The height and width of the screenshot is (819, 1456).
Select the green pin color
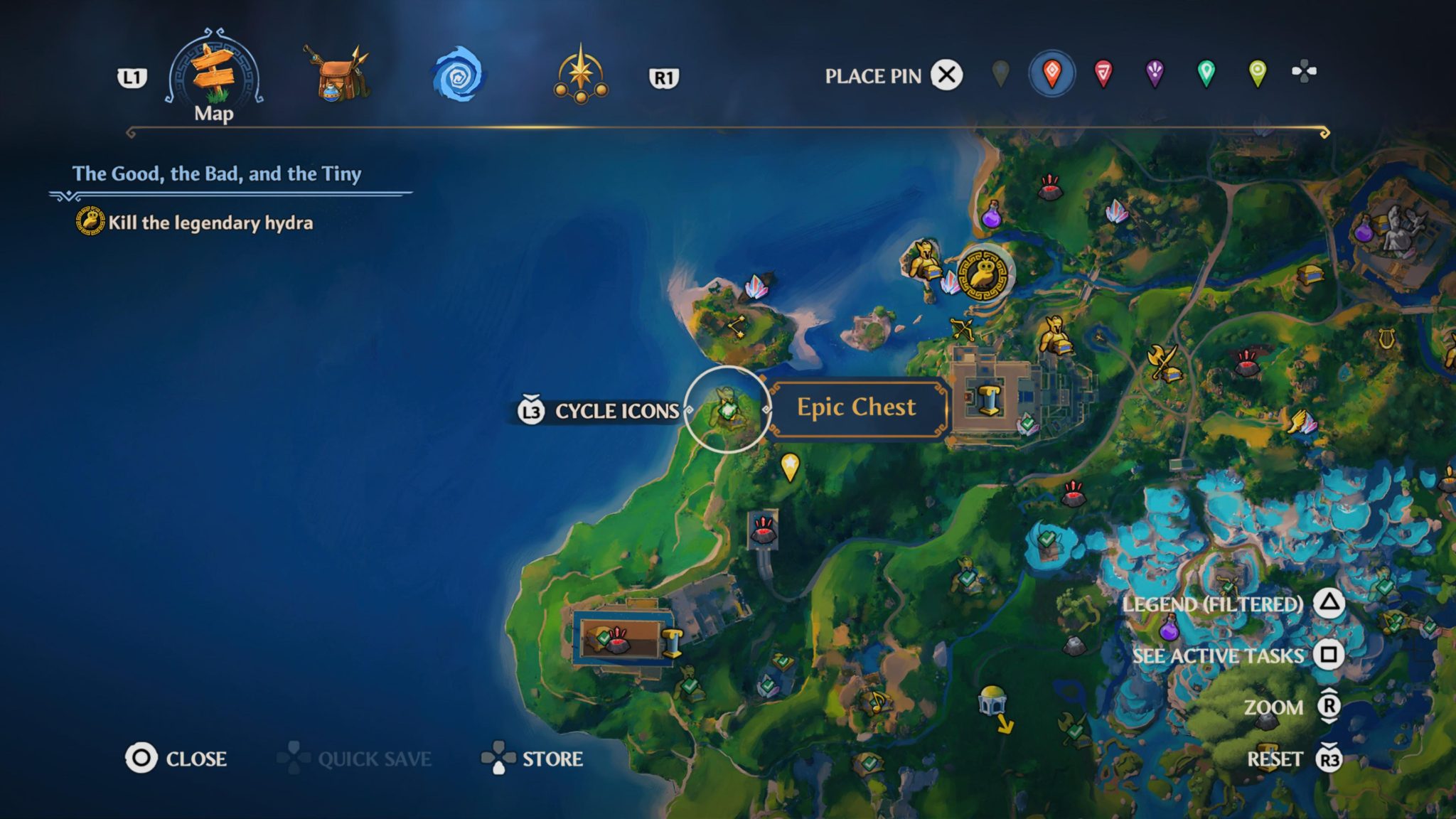(1207, 72)
